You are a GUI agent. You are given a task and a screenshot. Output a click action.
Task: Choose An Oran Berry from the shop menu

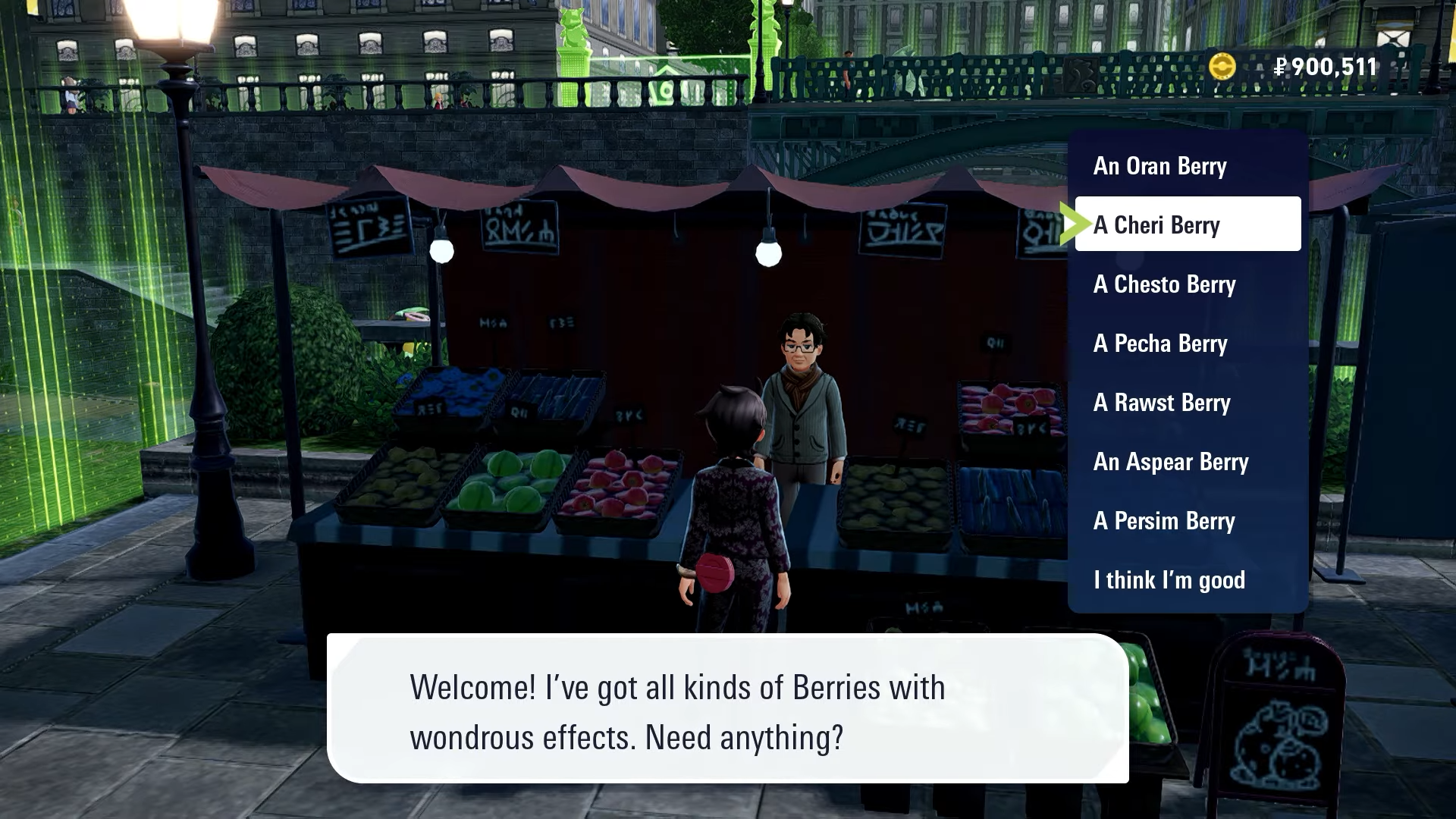[x=1159, y=166]
